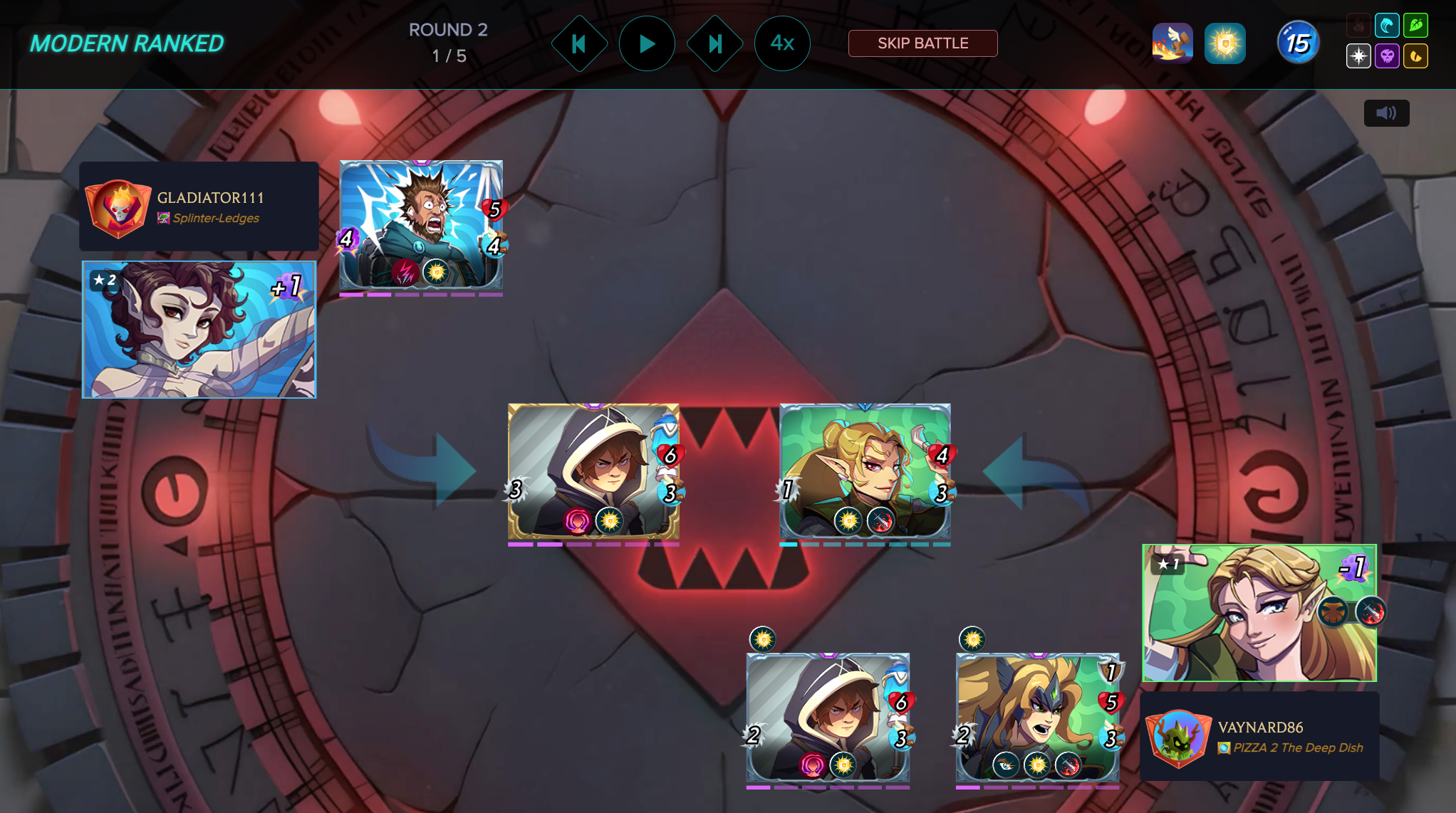Show the golden sun ruleset icon
This screenshot has height=813, width=1456.
click(x=1224, y=43)
